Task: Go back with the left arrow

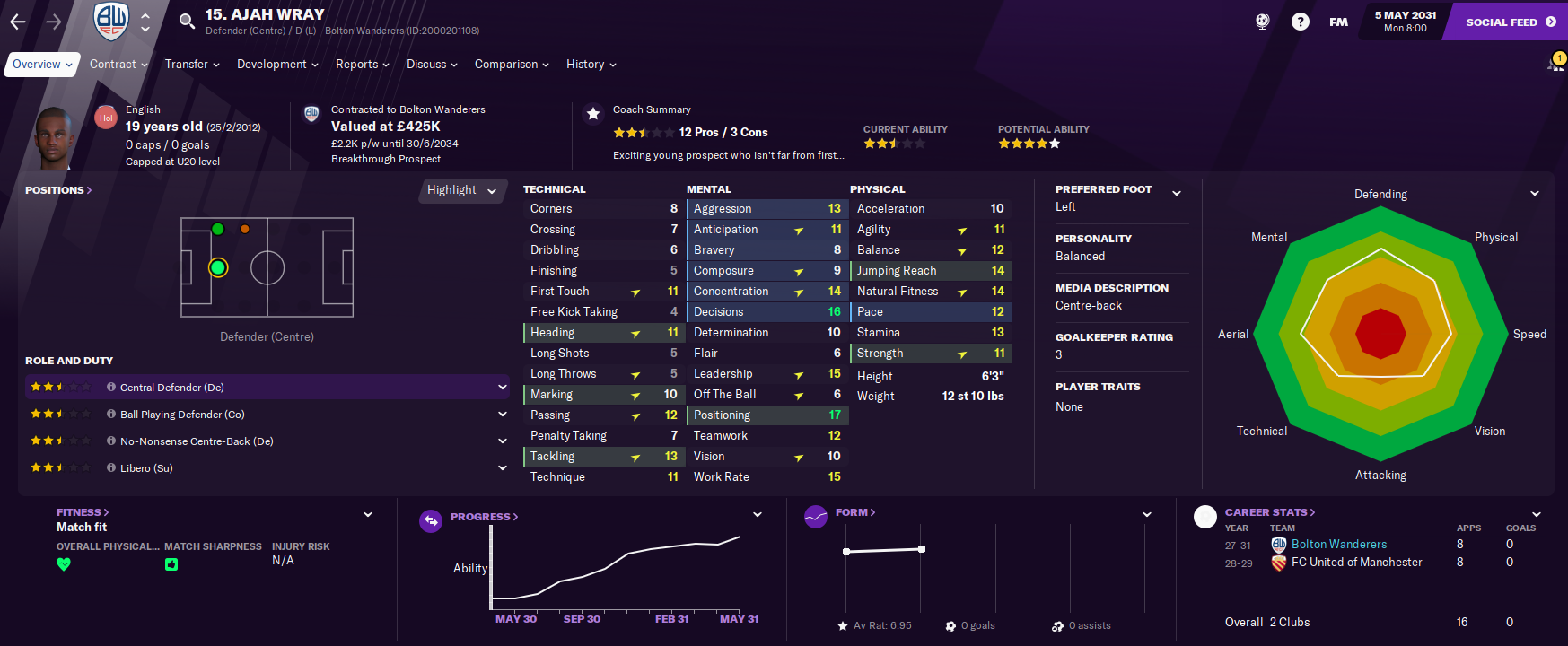Action: [18, 22]
